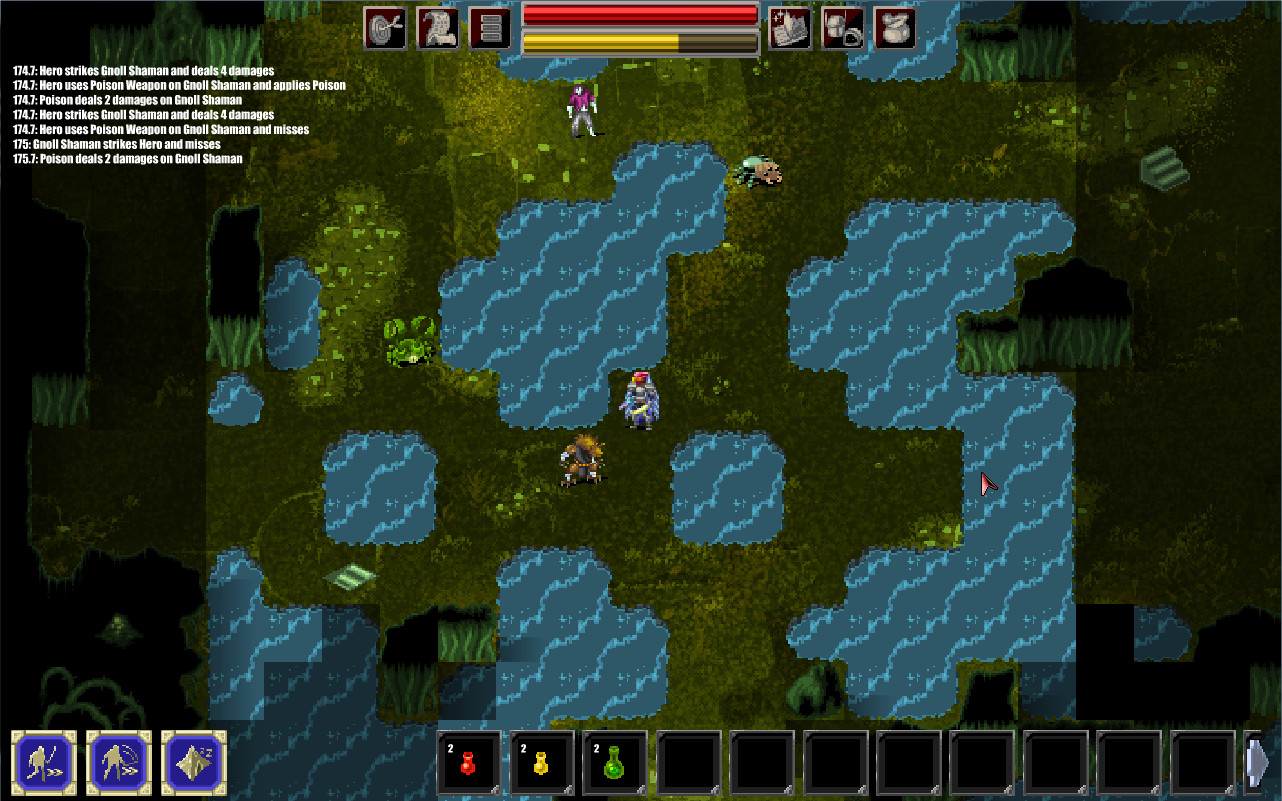Image resolution: width=1282 pixels, height=801 pixels.
Task: Click the first empty hotbar slot
Action: pos(688,762)
